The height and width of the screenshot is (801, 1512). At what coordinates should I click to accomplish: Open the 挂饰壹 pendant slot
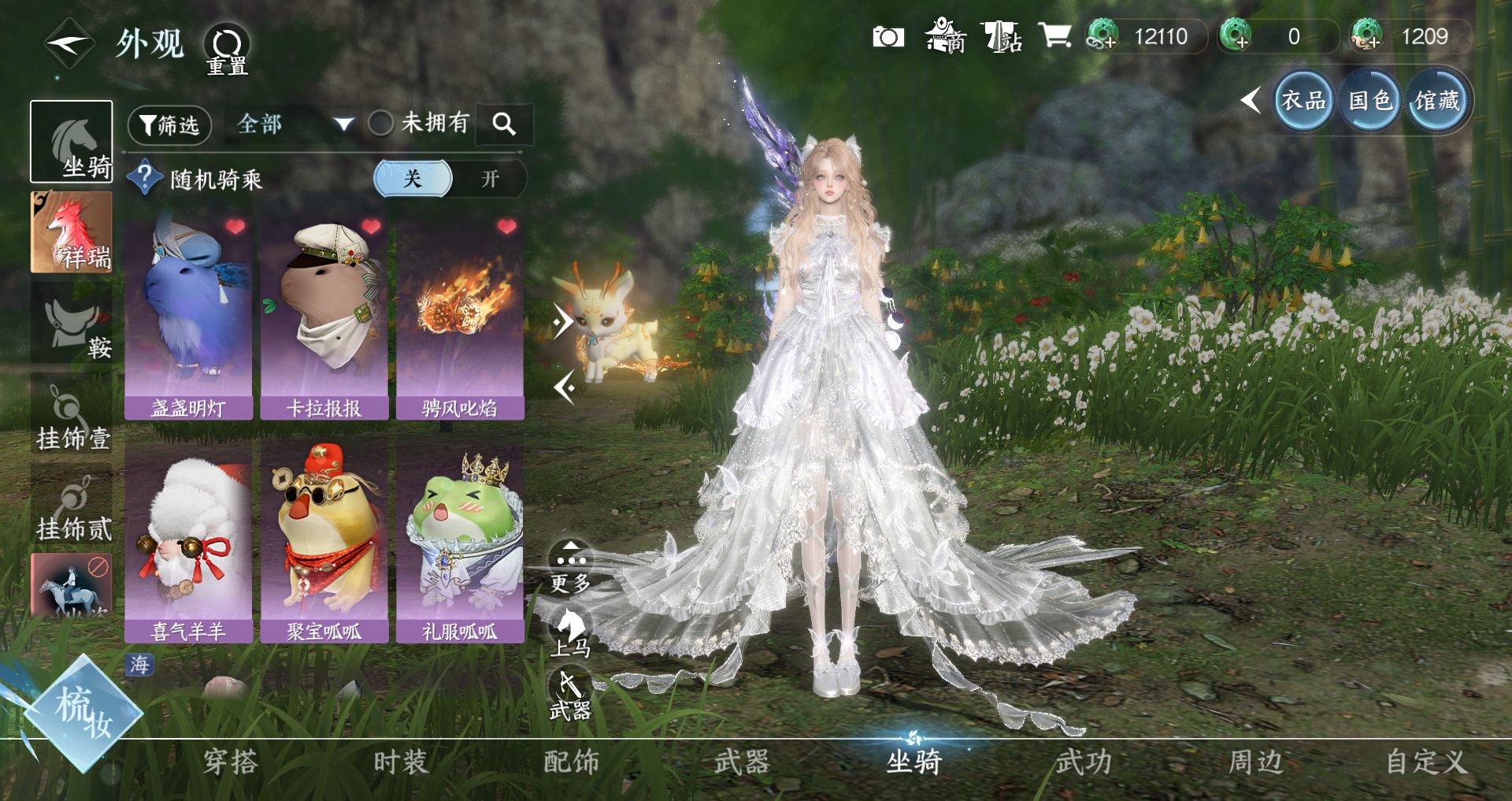point(71,415)
